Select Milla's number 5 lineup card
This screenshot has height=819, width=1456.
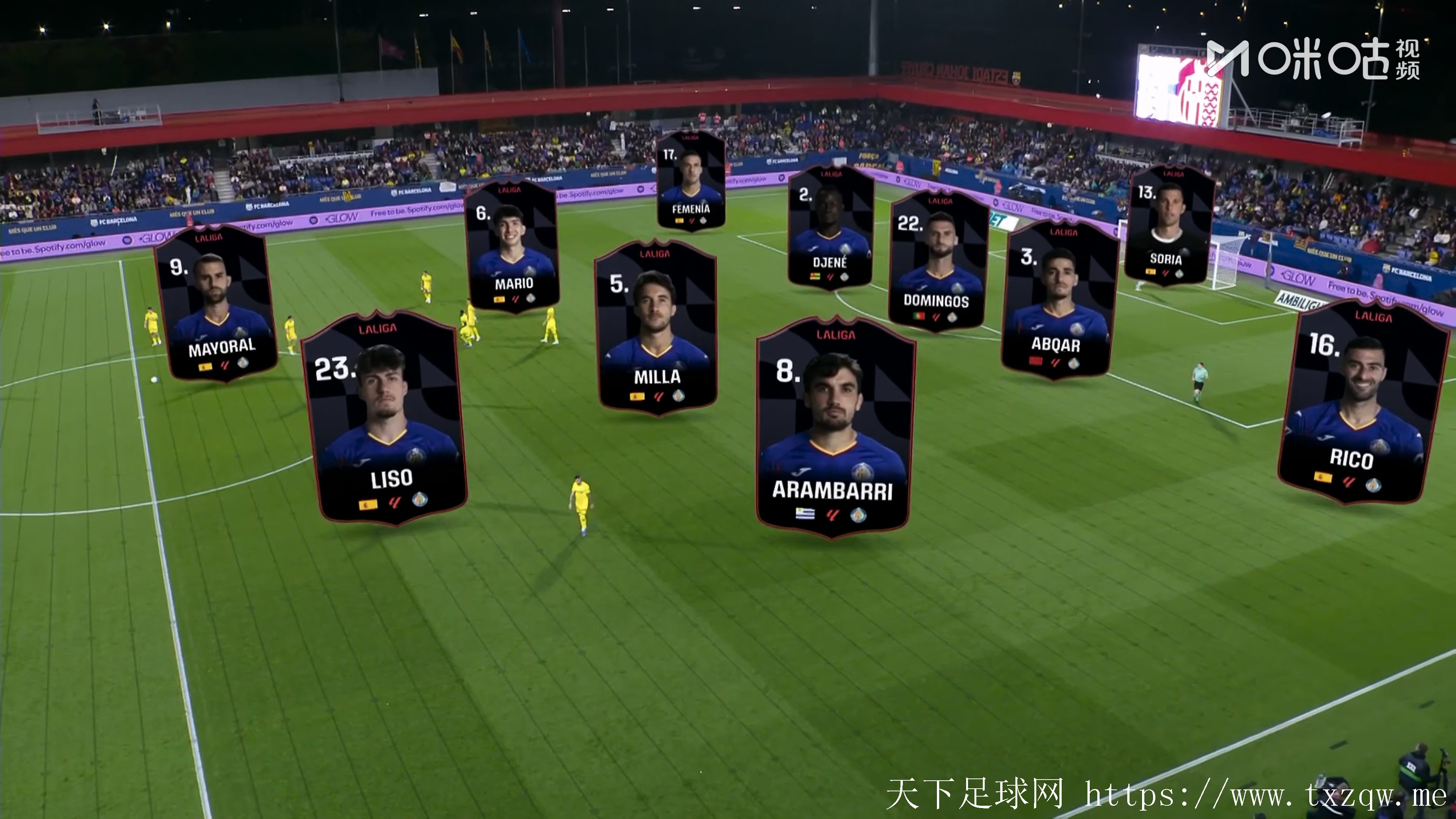click(x=656, y=328)
